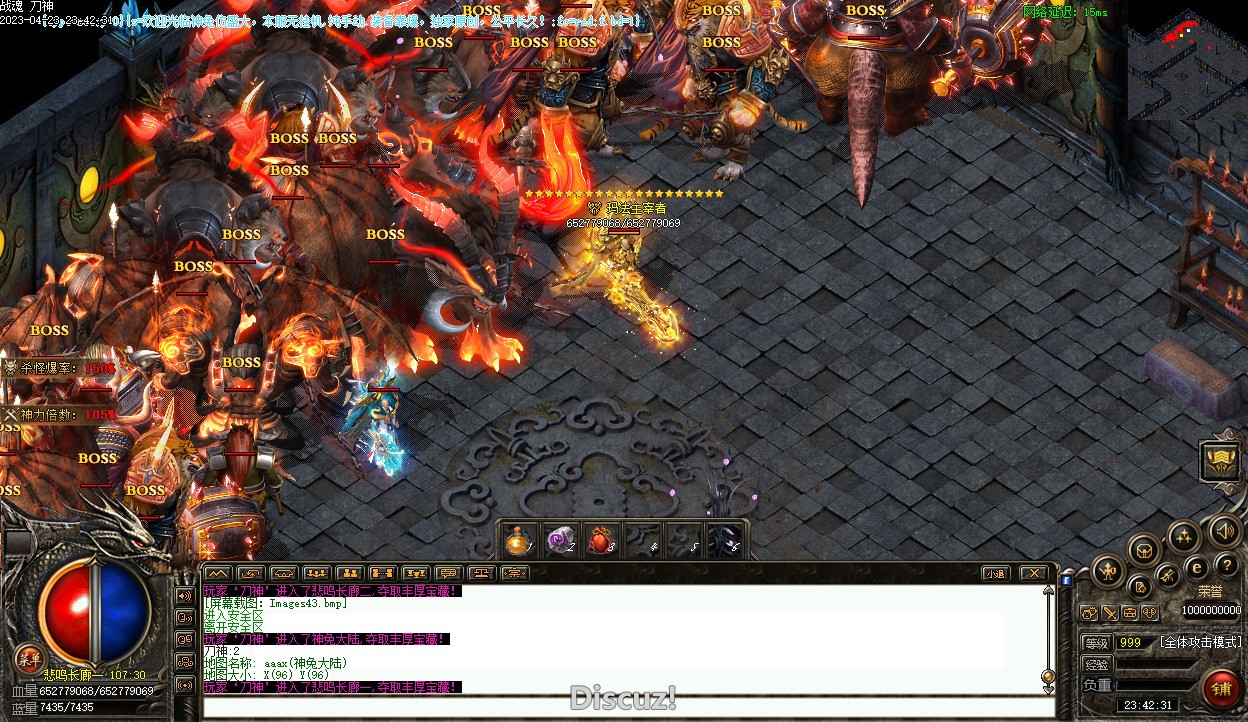Use the purple scroll in hotbar slot 2
Image resolution: width=1248 pixels, height=722 pixels.
(558, 541)
